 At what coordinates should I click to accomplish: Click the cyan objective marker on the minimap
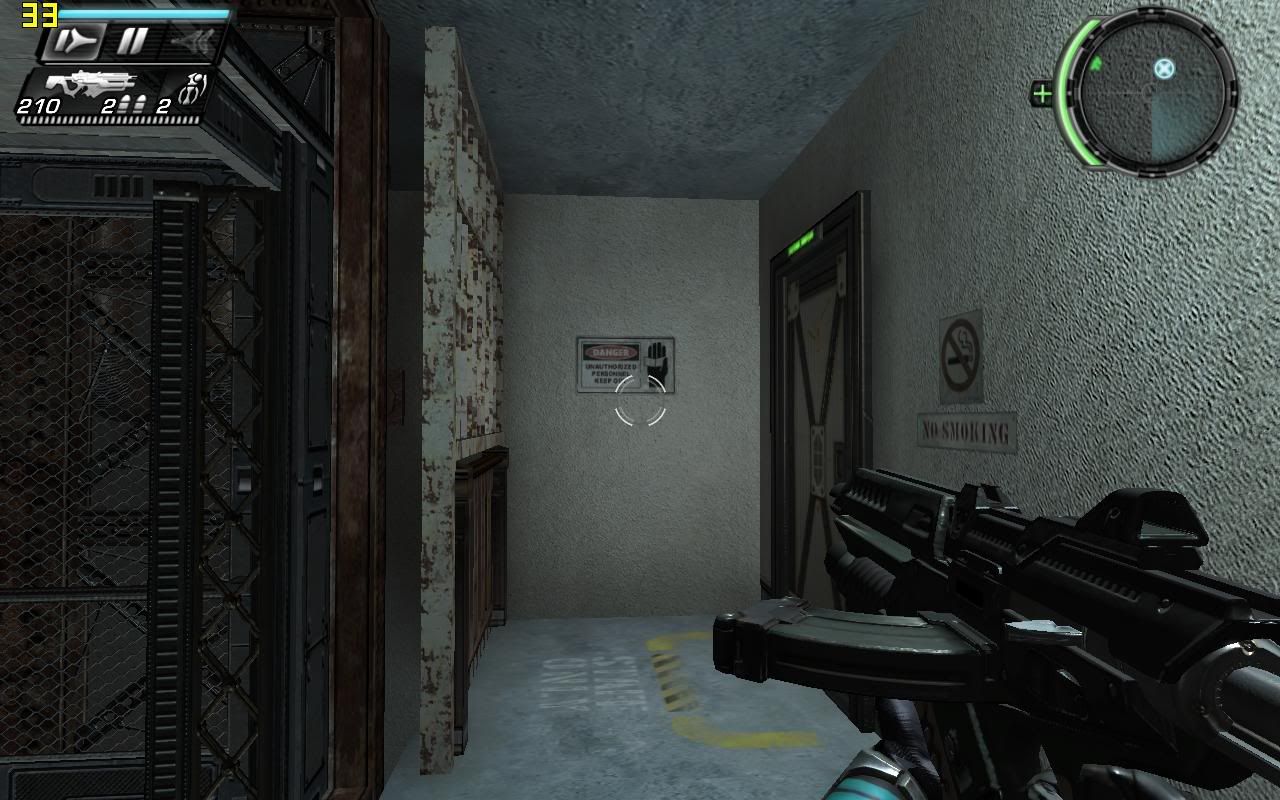(1163, 70)
